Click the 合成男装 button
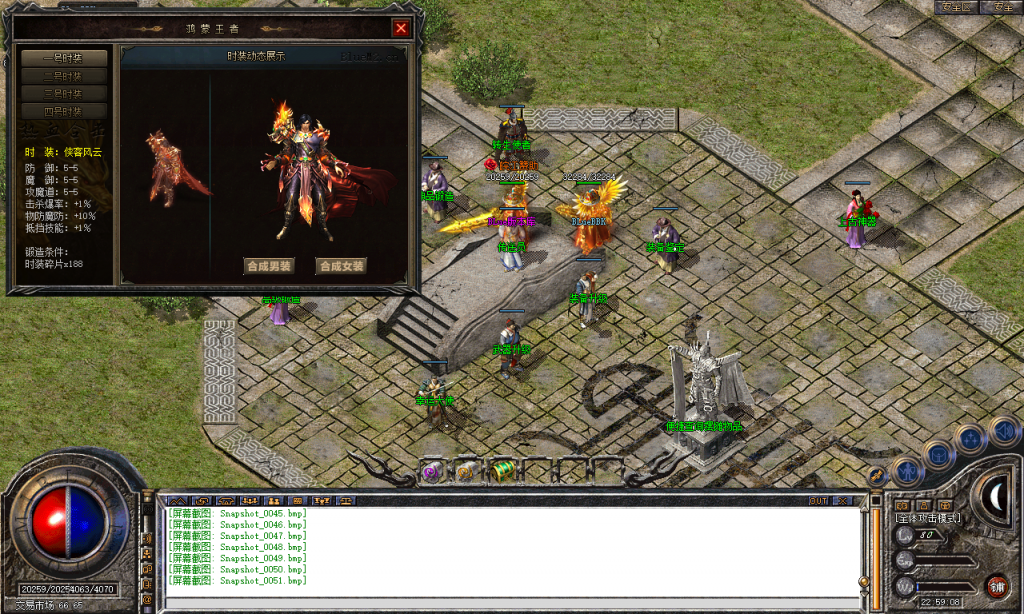 coord(270,266)
